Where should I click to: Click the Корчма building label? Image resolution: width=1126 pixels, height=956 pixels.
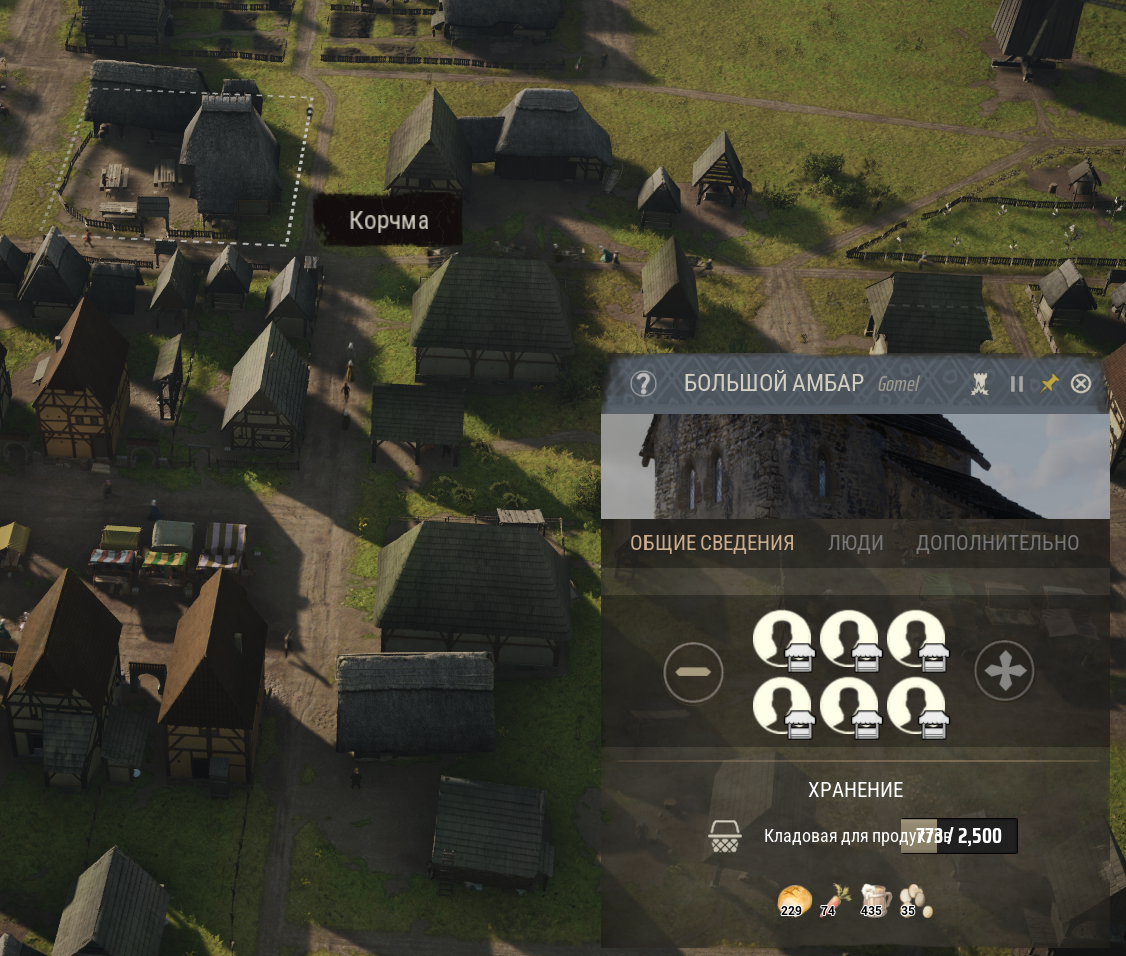tap(388, 221)
